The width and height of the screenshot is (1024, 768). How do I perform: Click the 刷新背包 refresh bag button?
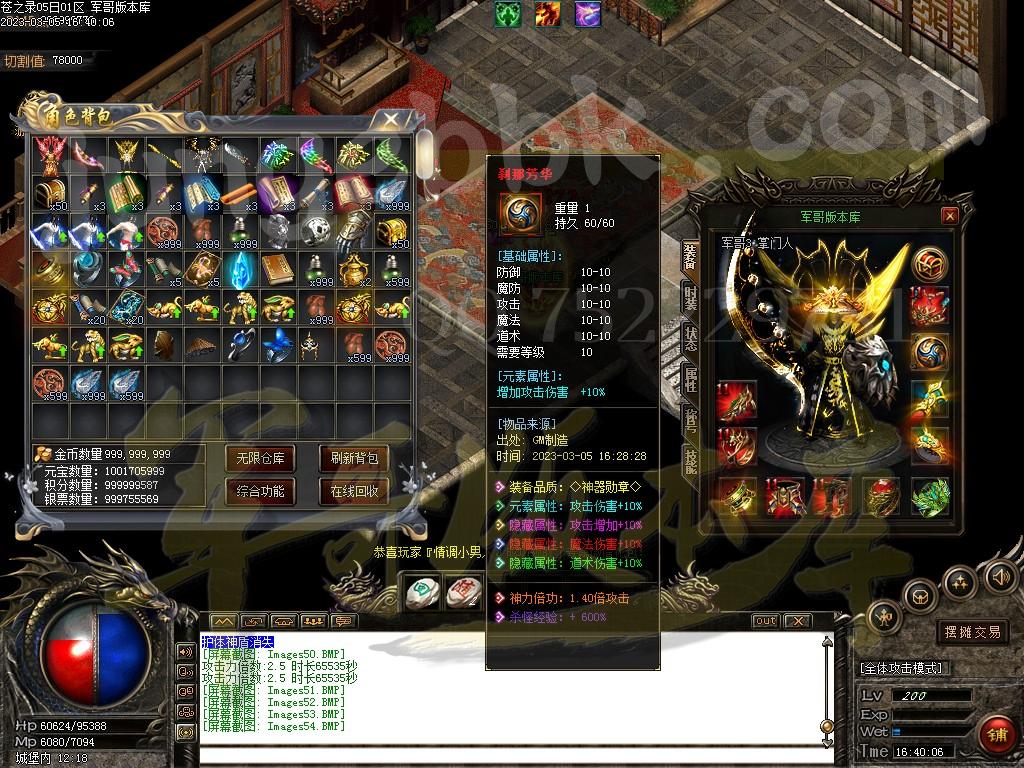354,459
